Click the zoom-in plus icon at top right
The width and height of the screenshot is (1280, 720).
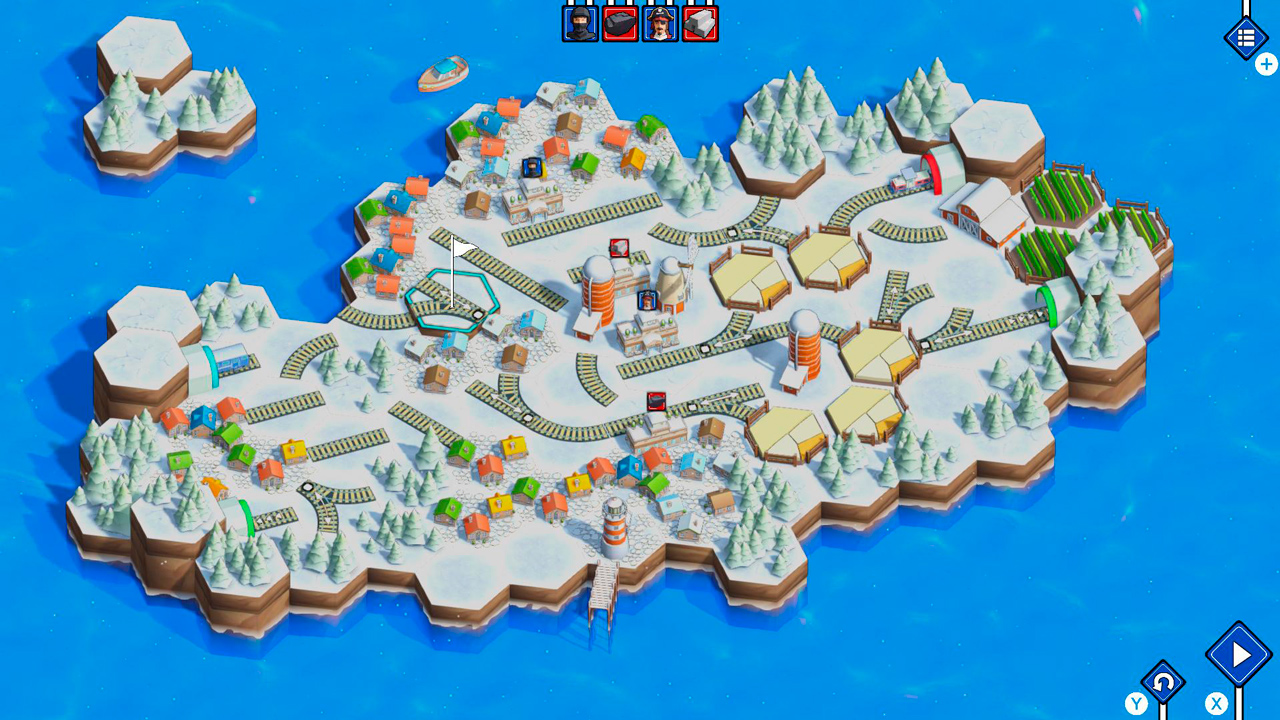[1266, 64]
